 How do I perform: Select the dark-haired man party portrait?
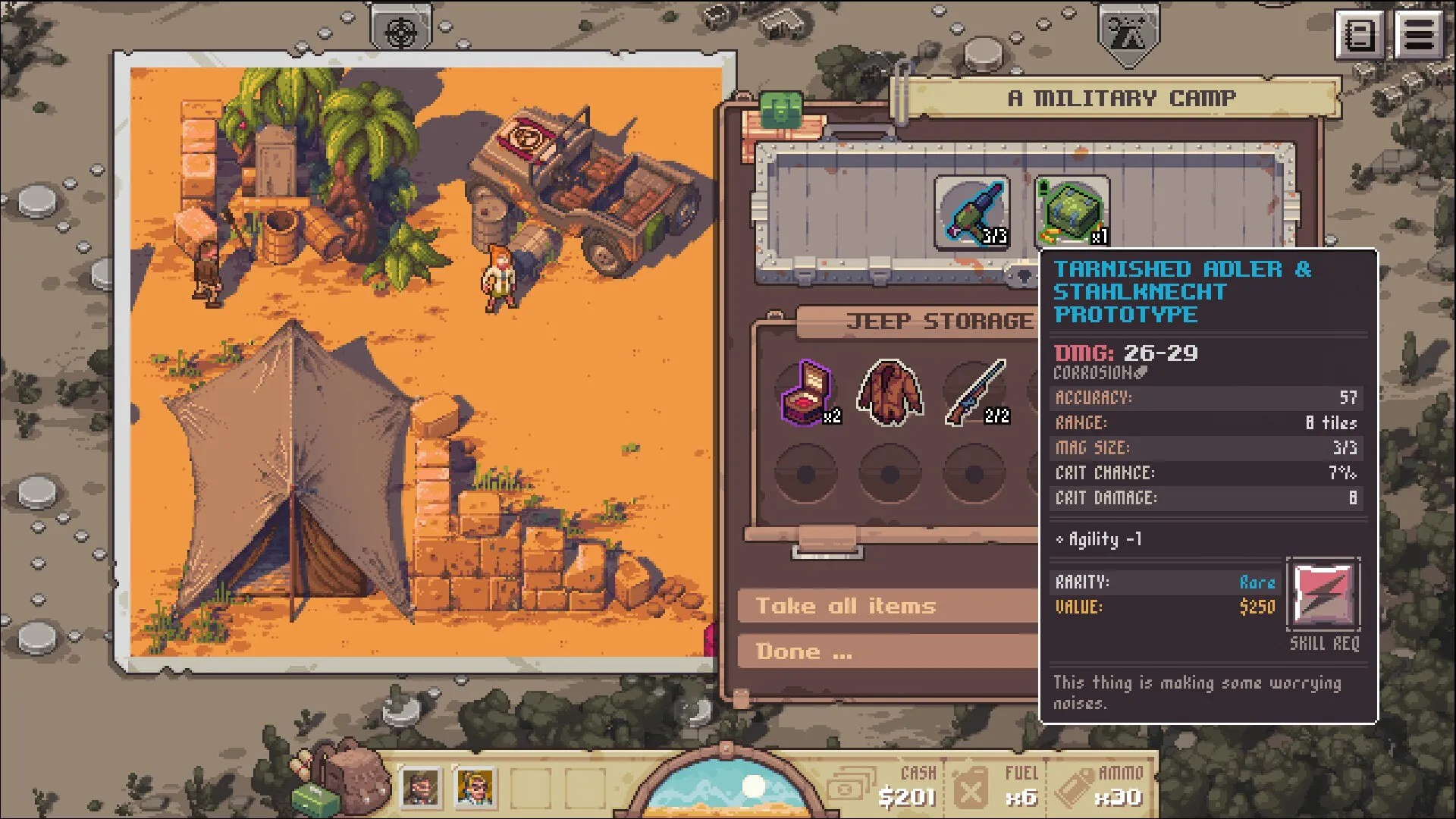(x=420, y=787)
